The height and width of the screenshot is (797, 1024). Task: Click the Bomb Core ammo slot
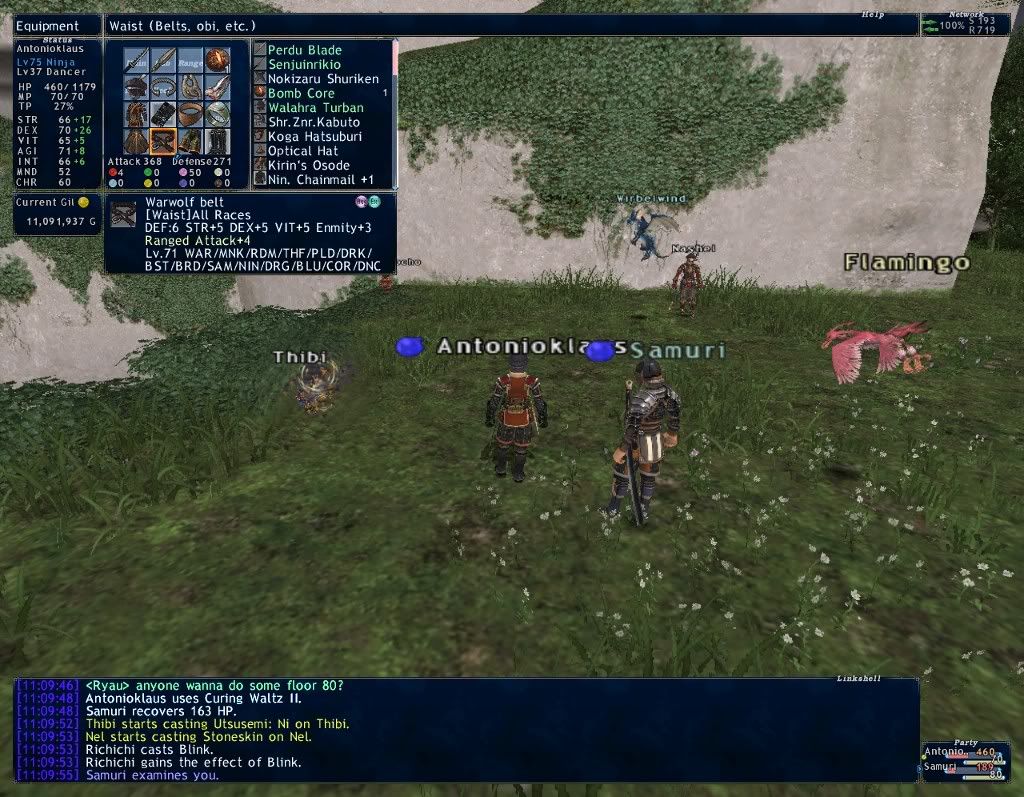click(217, 61)
